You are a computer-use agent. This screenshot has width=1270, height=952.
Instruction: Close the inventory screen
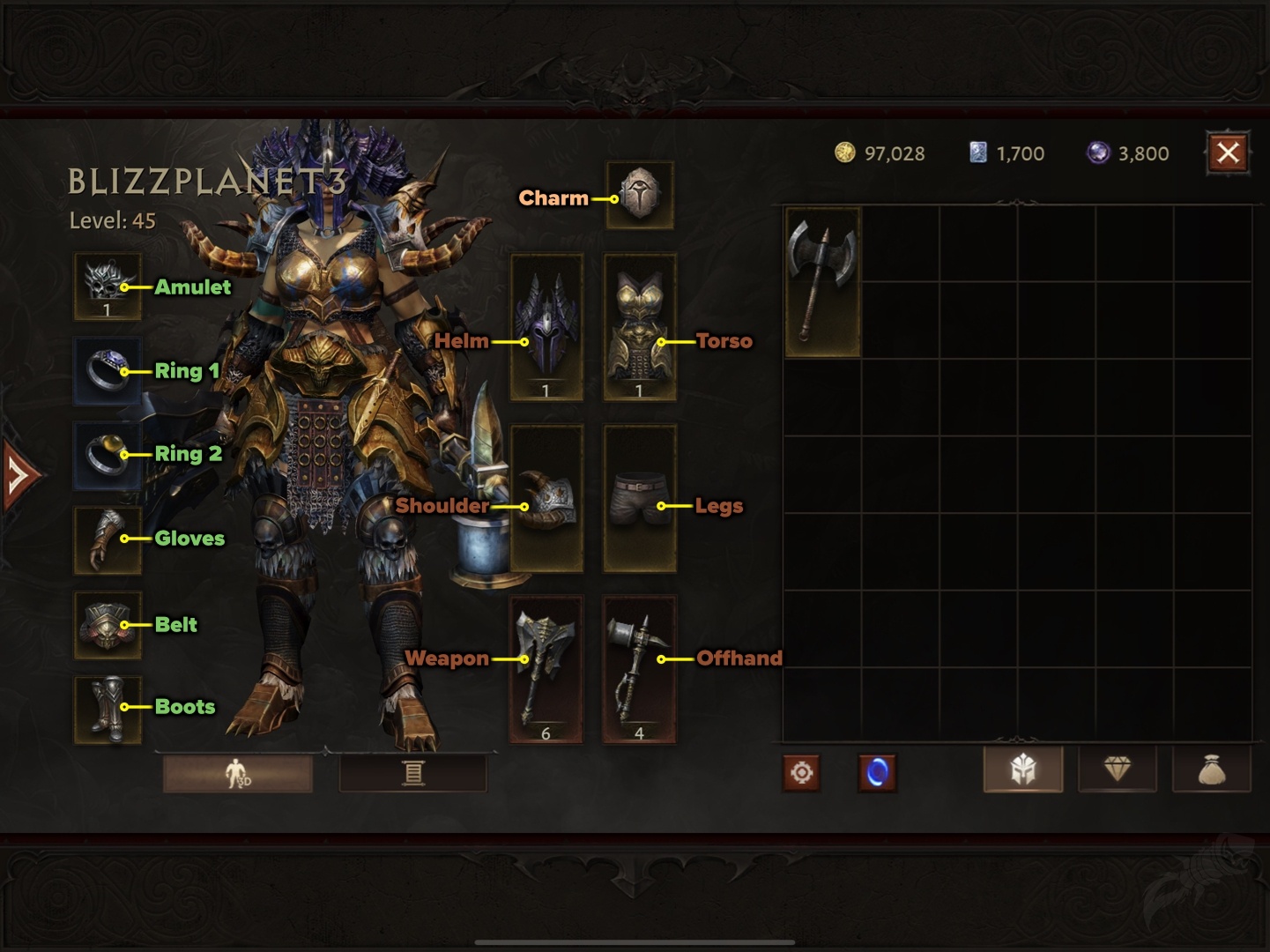pos(1228,152)
